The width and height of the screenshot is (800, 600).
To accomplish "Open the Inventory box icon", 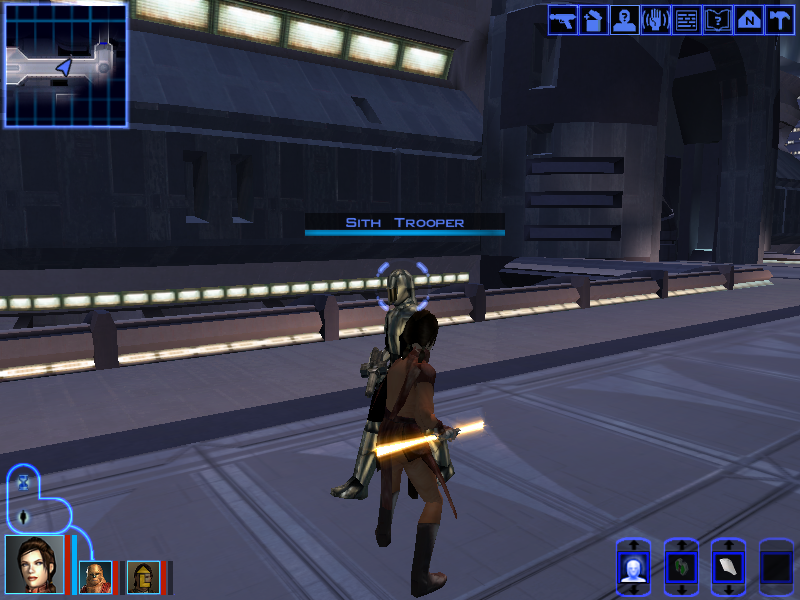I will (x=594, y=20).
